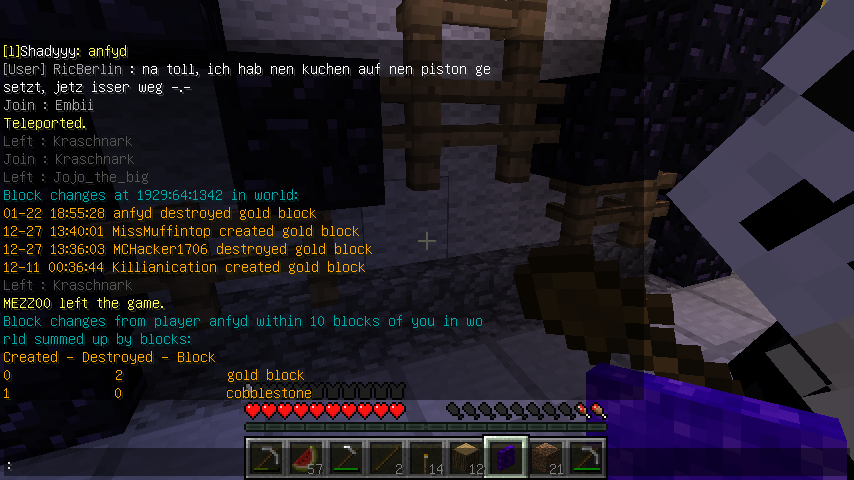Select the torch stack of 14
Viewport: 854px width, 480px height.
coord(427,458)
